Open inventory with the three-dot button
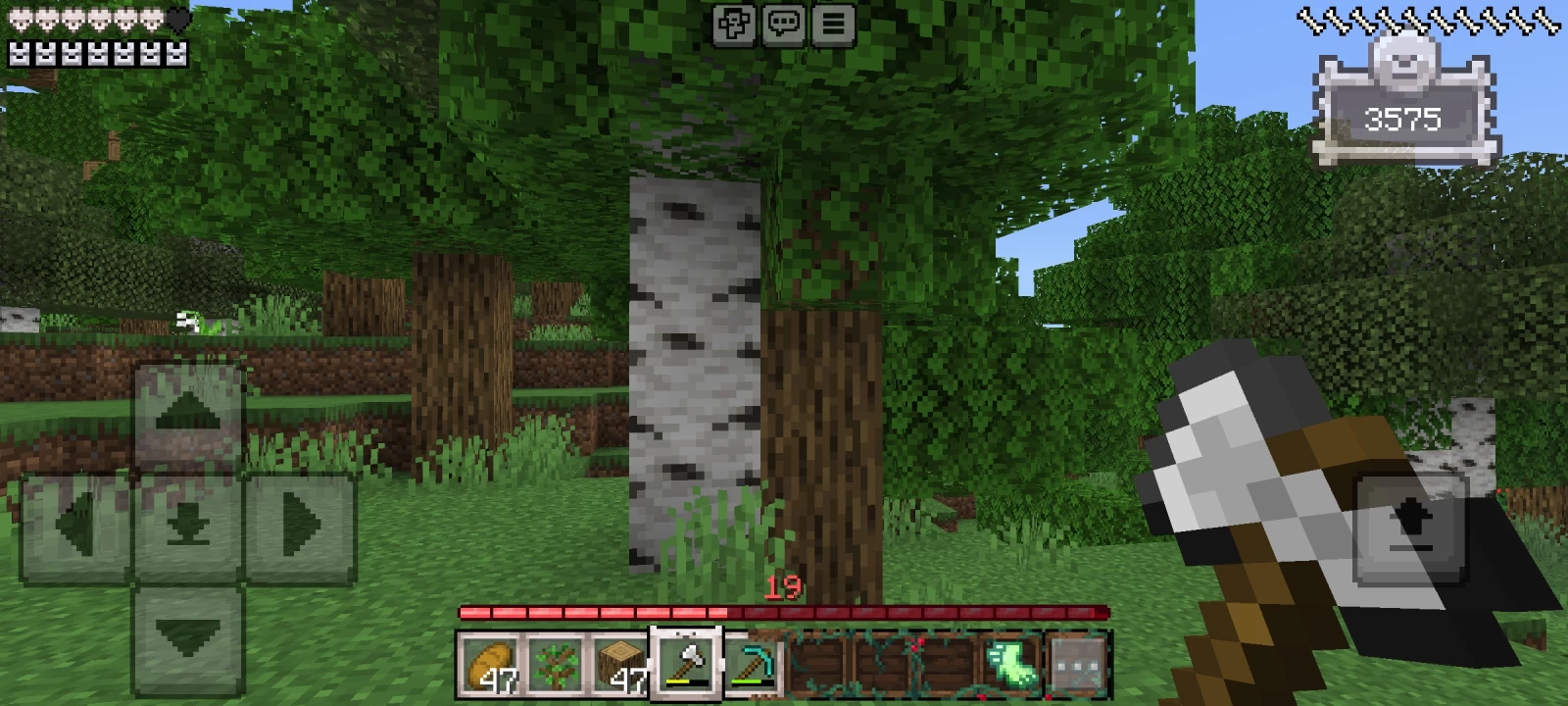 click(x=1076, y=666)
